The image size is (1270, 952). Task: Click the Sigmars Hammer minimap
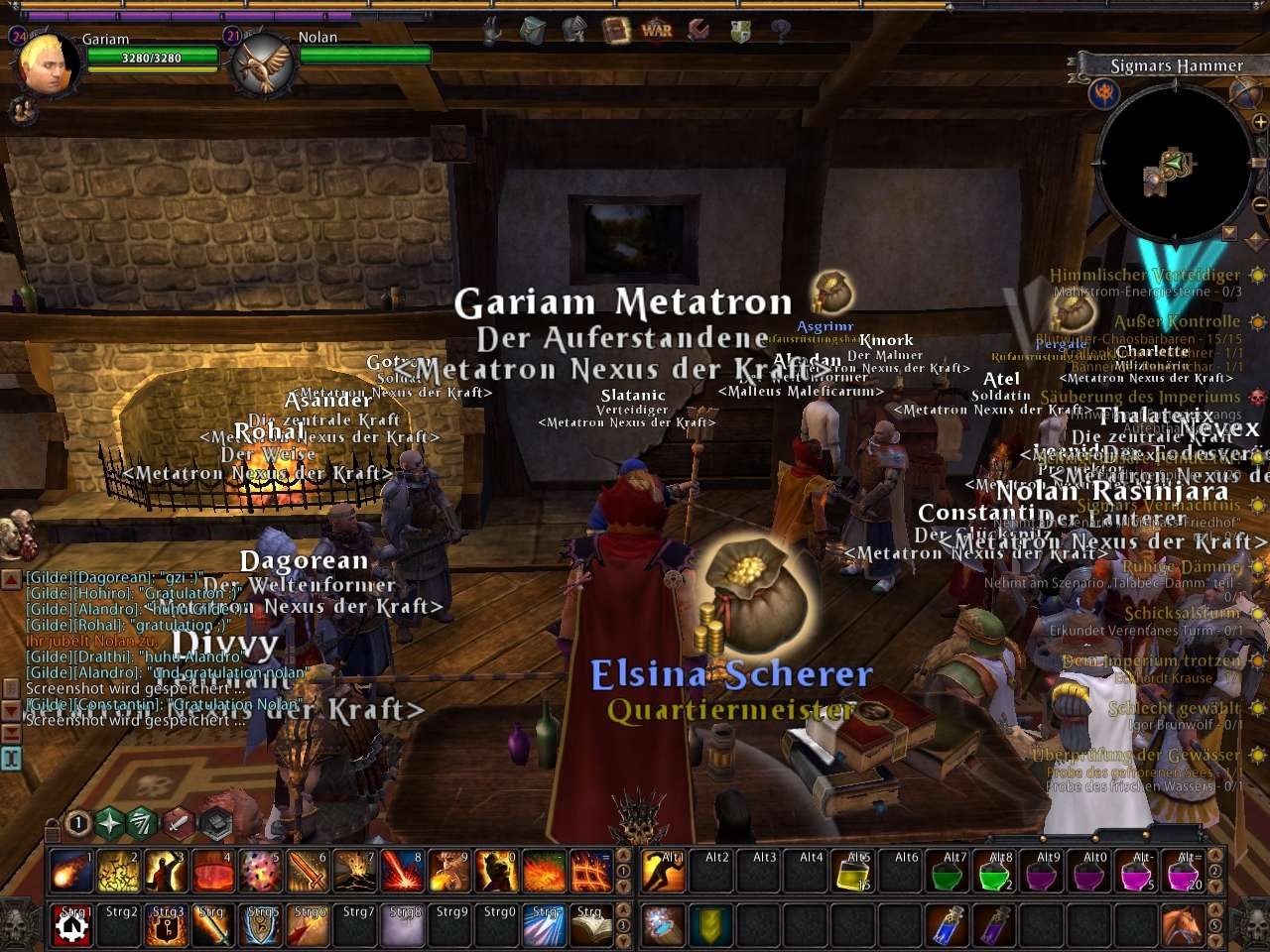click(1171, 169)
